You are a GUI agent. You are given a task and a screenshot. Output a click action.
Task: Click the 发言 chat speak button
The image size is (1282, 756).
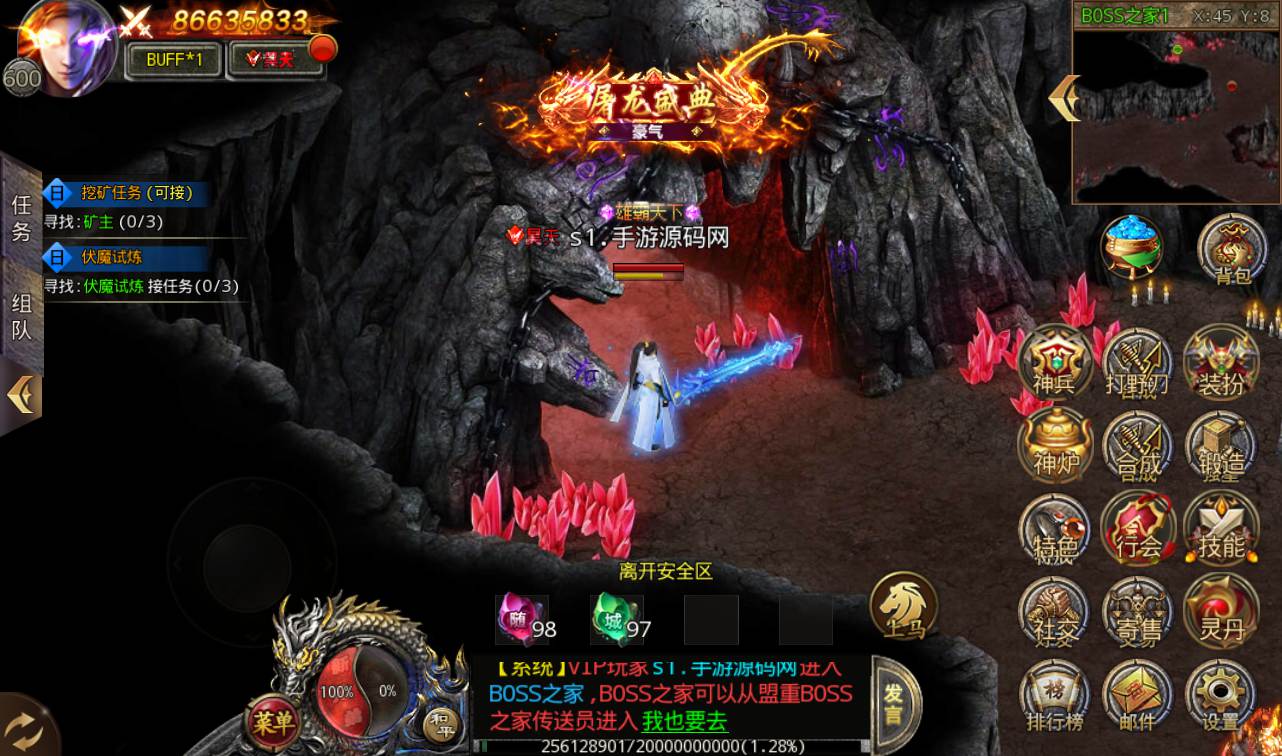coord(892,704)
